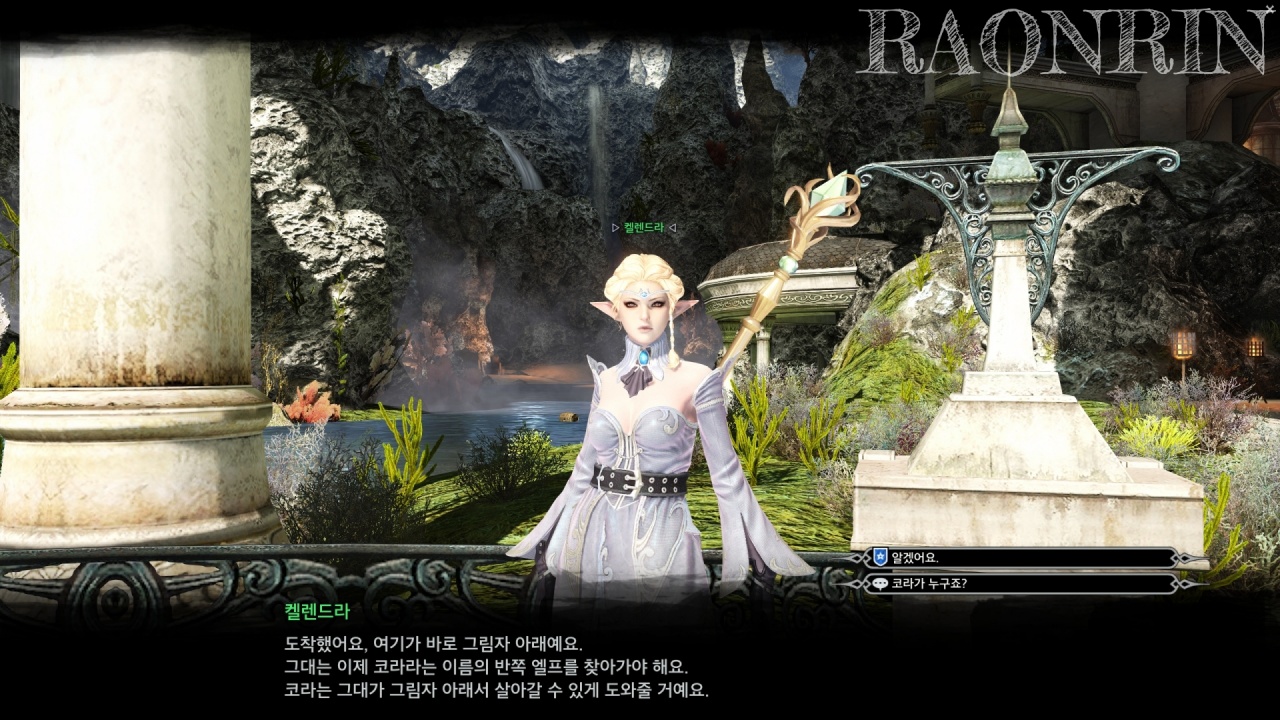Choose the '알겠어요.' dialogue reply
Screen dimensions: 1280x720
pos(1020,558)
